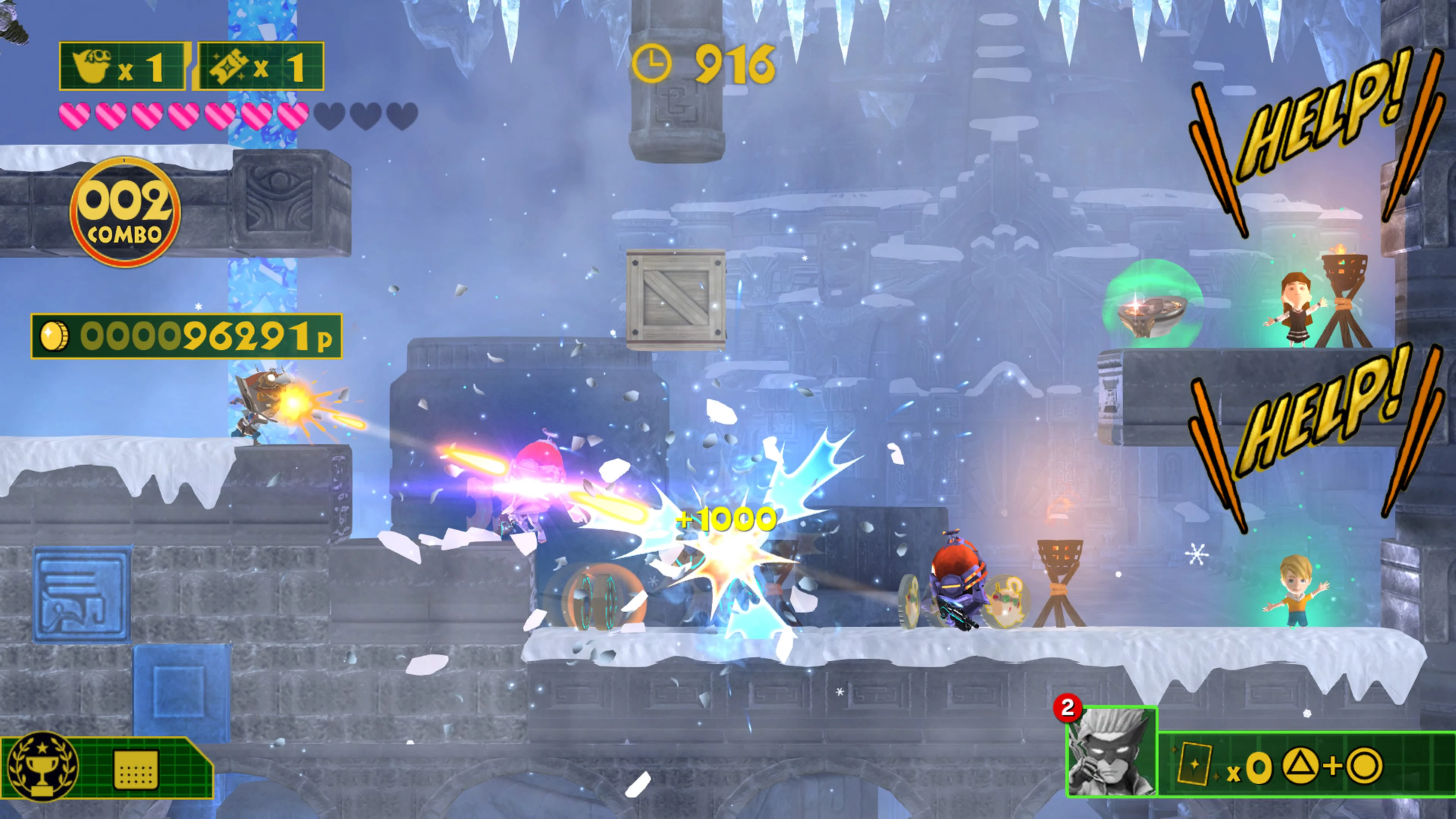
Task: Click the 0000096291p coin total display
Action: (x=187, y=336)
